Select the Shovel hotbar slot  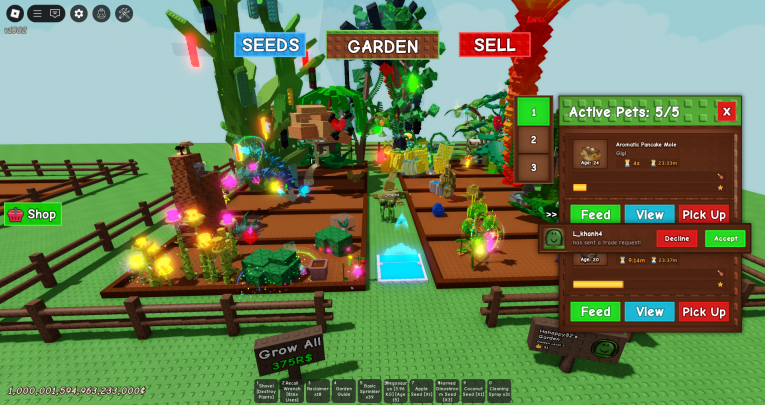(x=265, y=390)
